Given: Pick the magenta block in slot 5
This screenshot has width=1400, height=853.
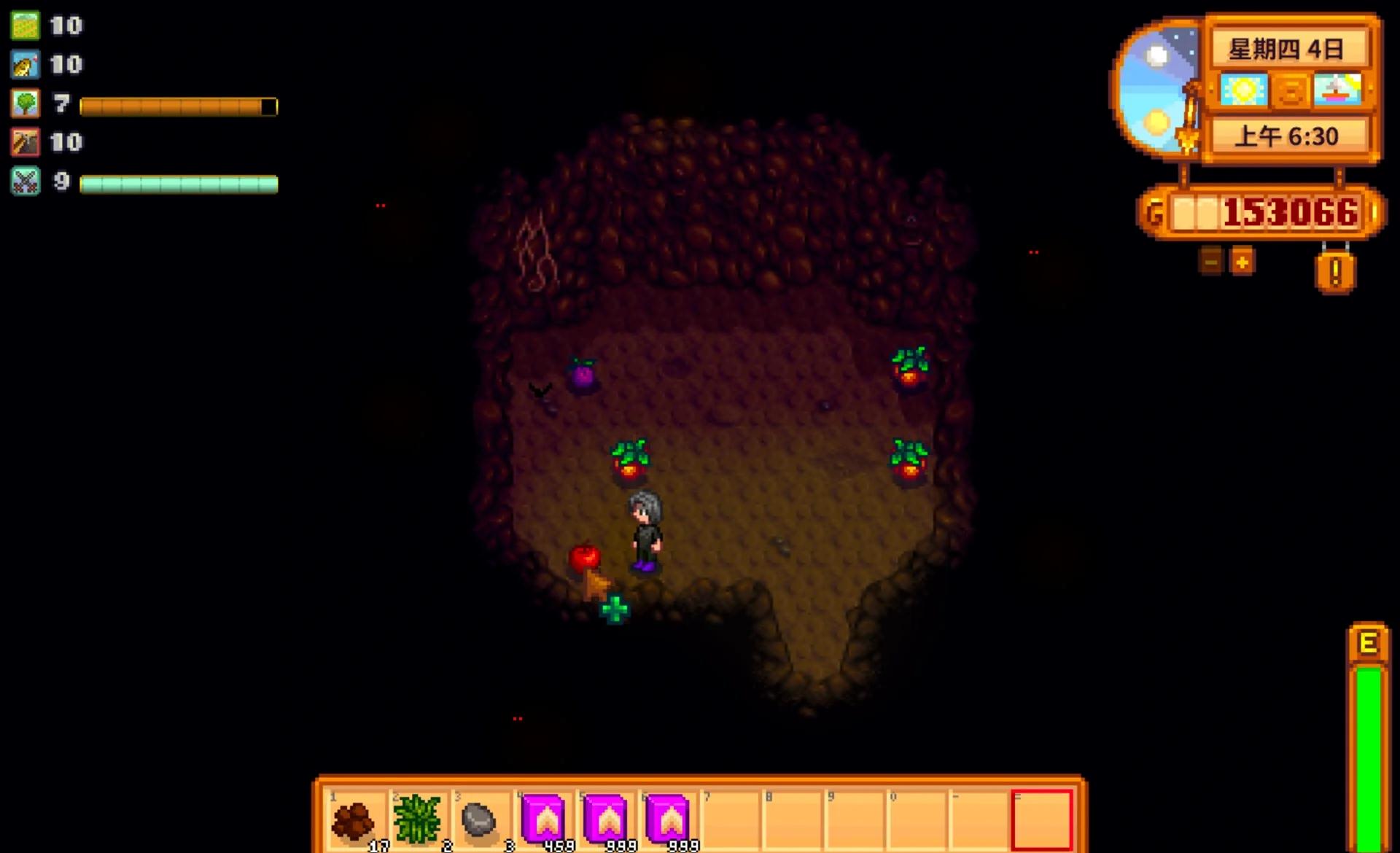Looking at the screenshot, I should 605,819.
